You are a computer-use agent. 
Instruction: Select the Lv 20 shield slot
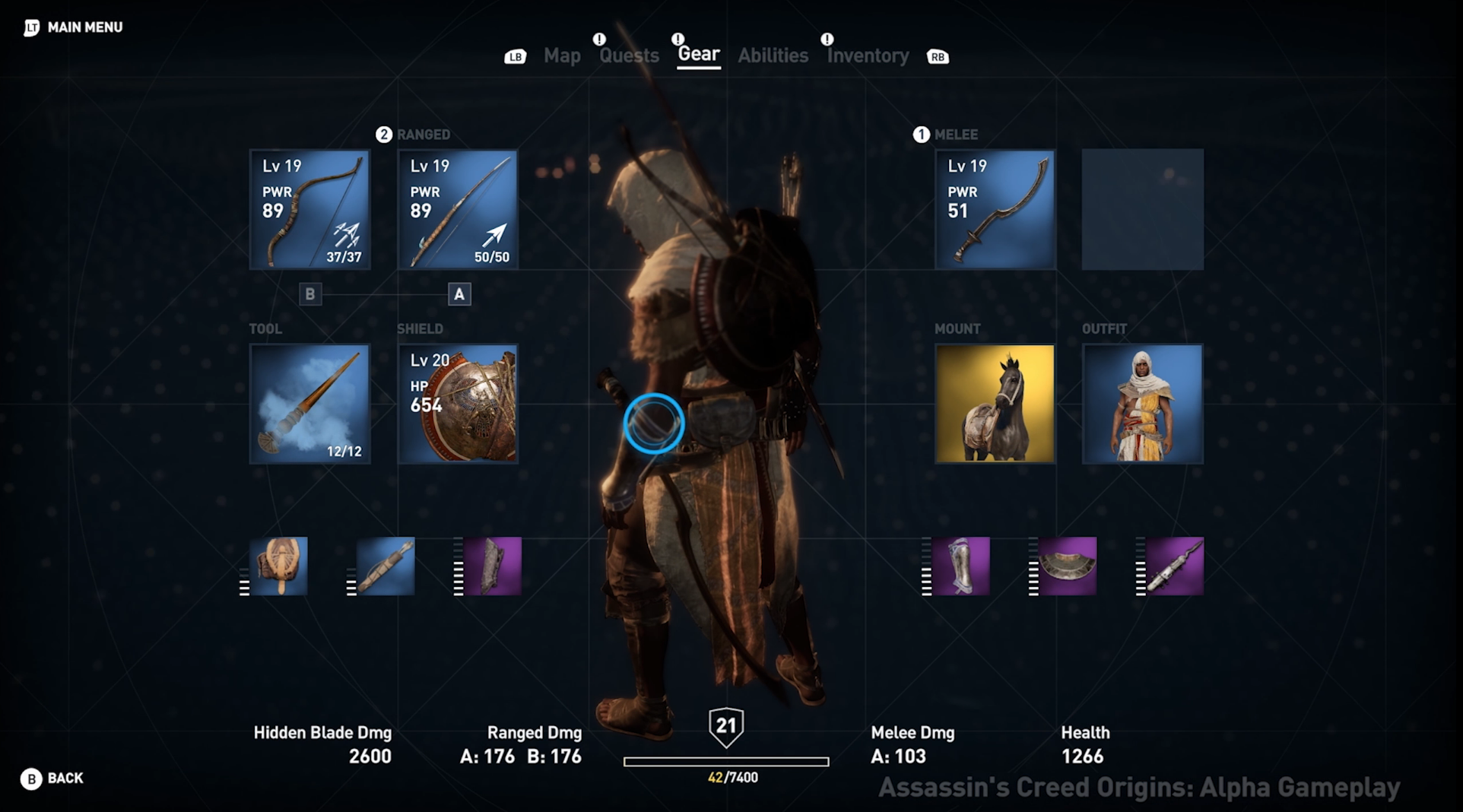tap(458, 404)
